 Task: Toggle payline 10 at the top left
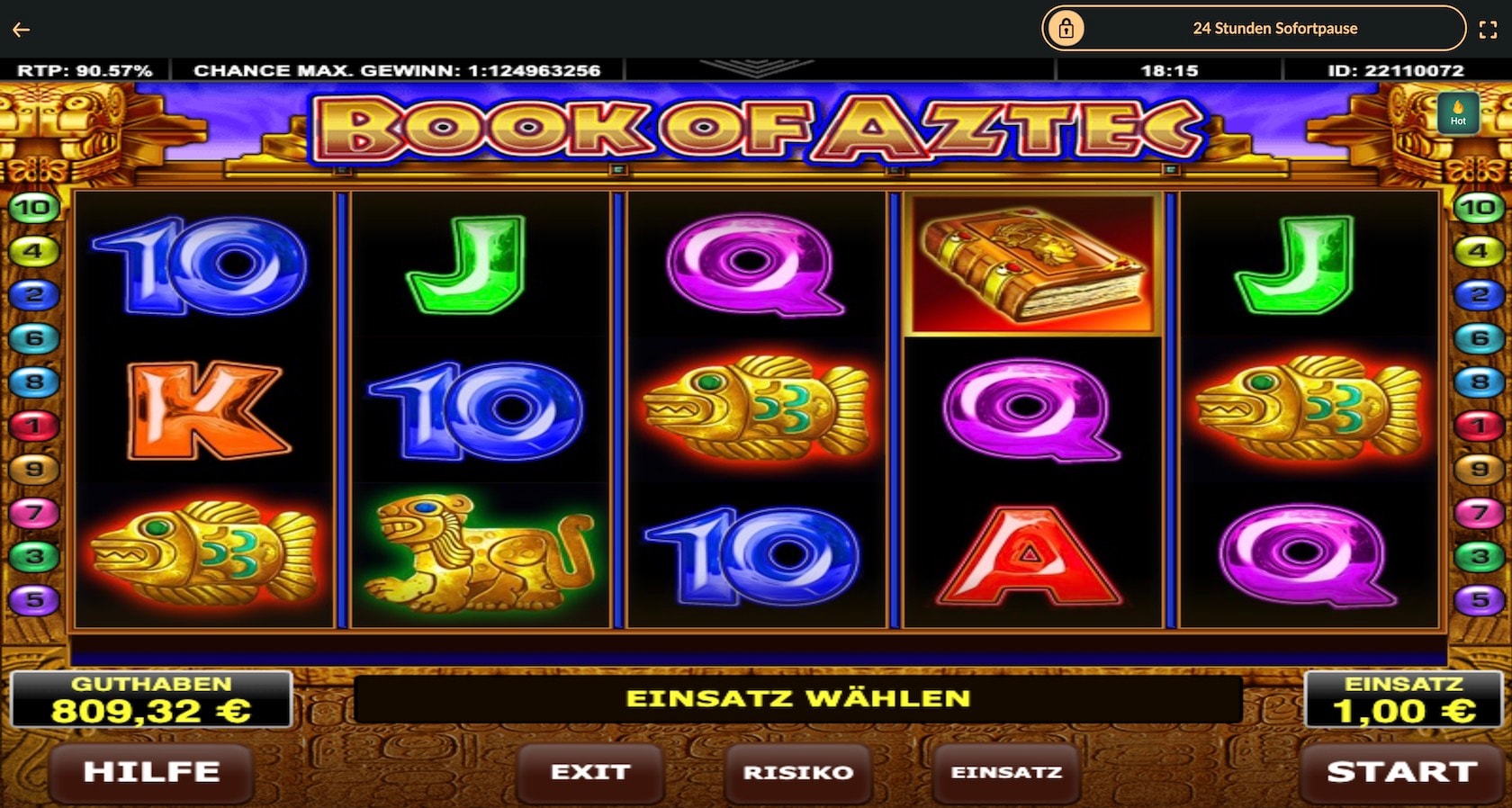(x=34, y=209)
